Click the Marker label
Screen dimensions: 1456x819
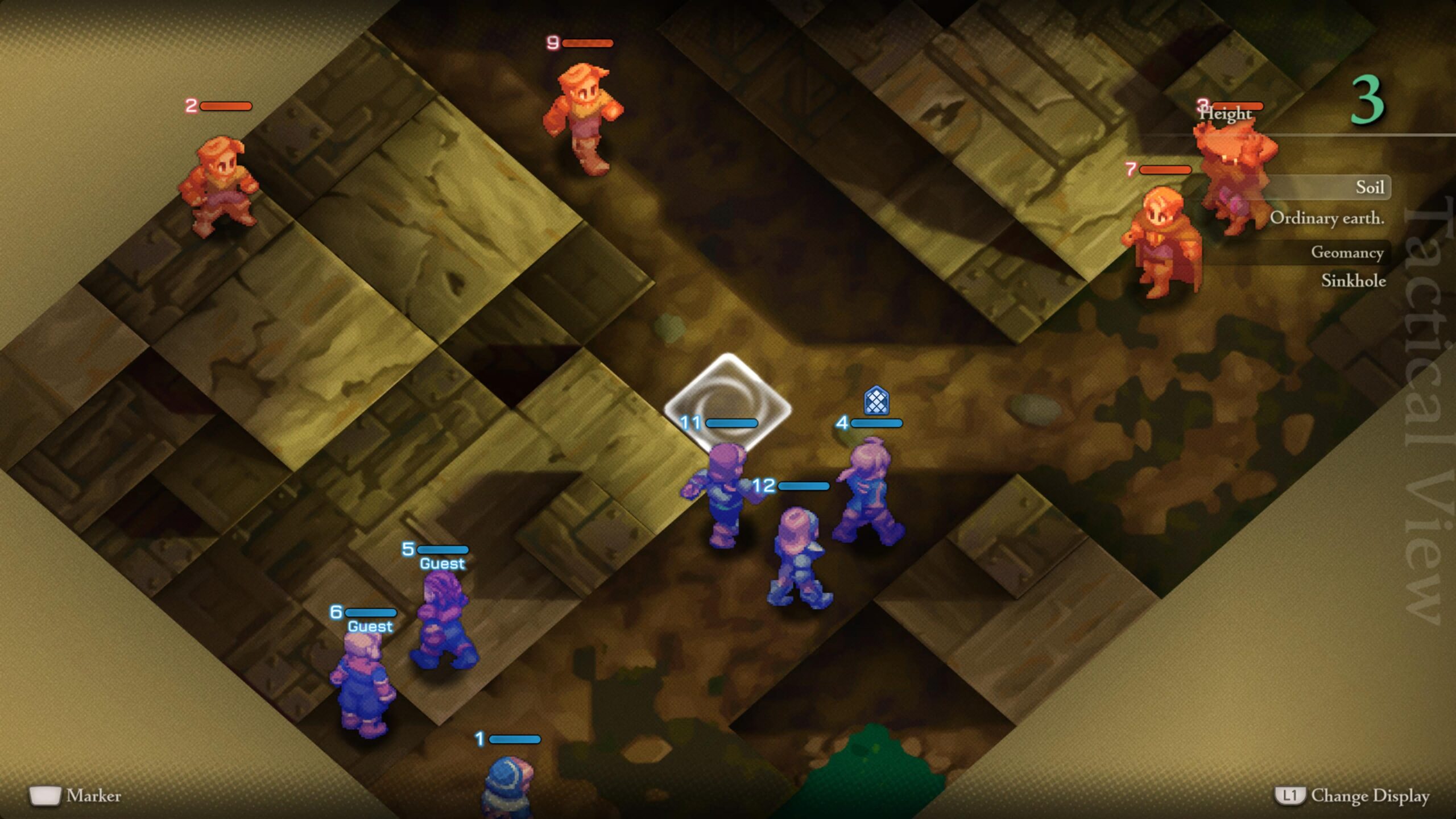pyautogui.click(x=94, y=797)
